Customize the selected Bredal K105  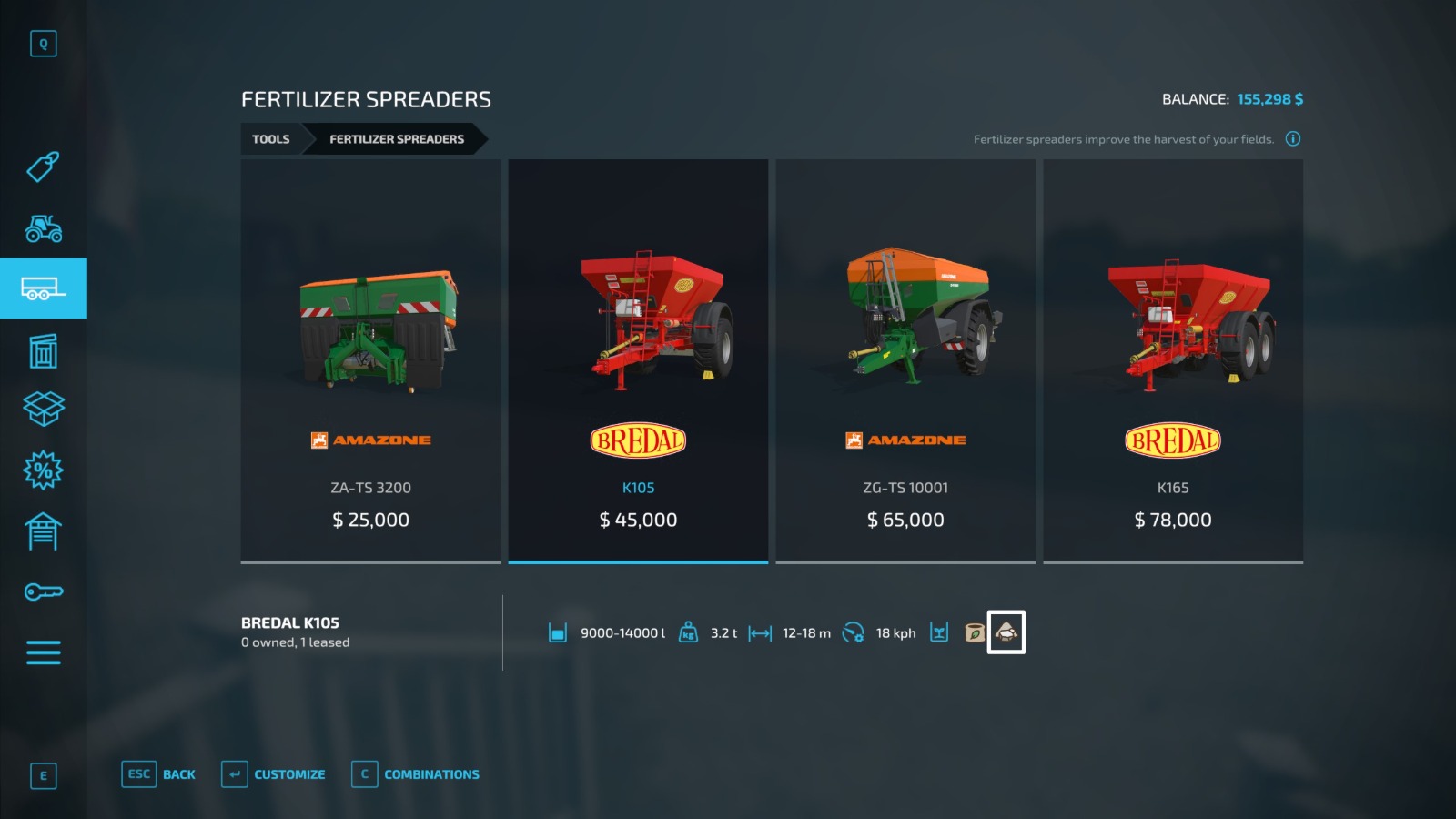click(274, 774)
